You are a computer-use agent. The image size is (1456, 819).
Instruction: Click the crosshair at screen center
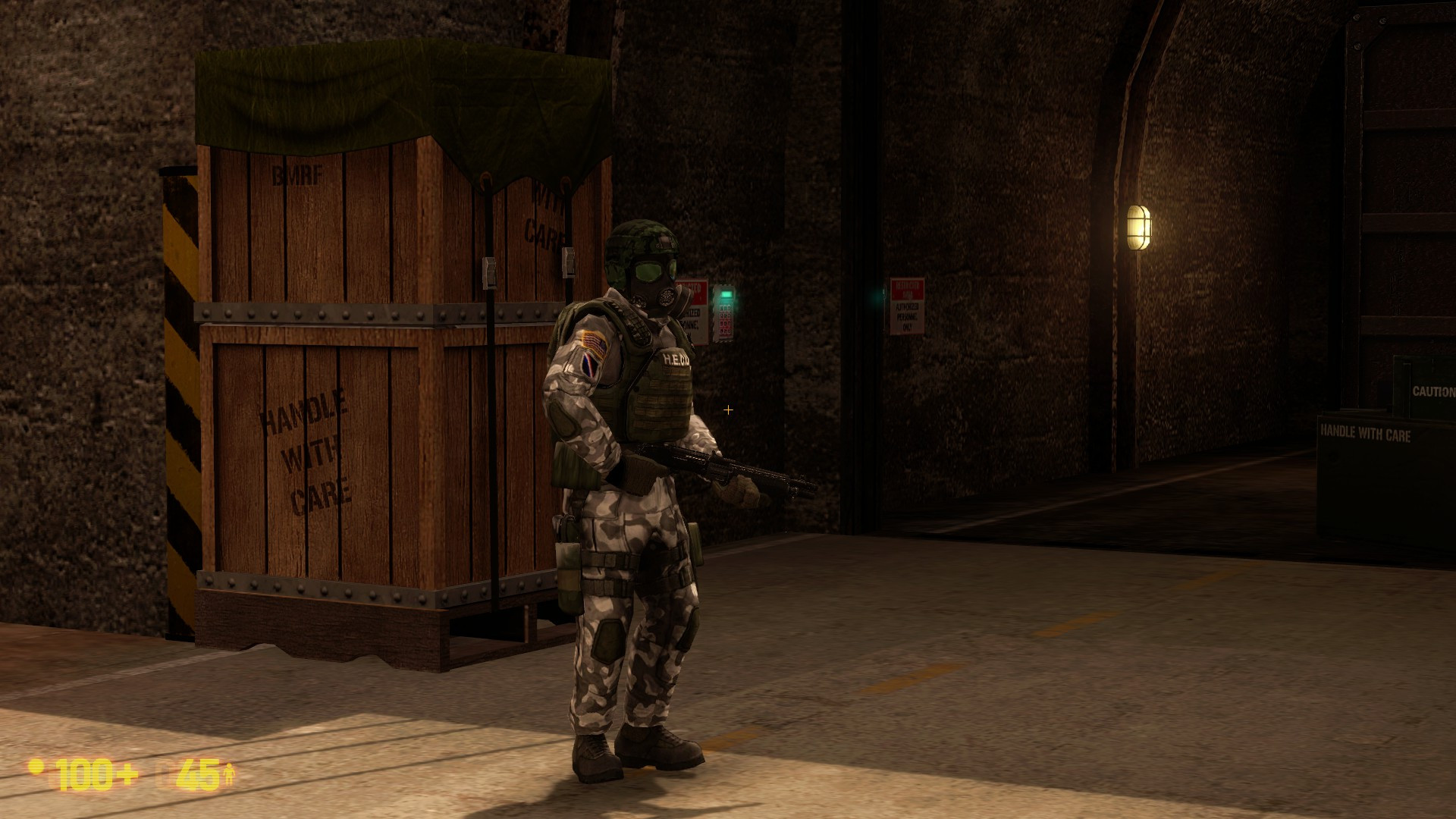coord(729,409)
